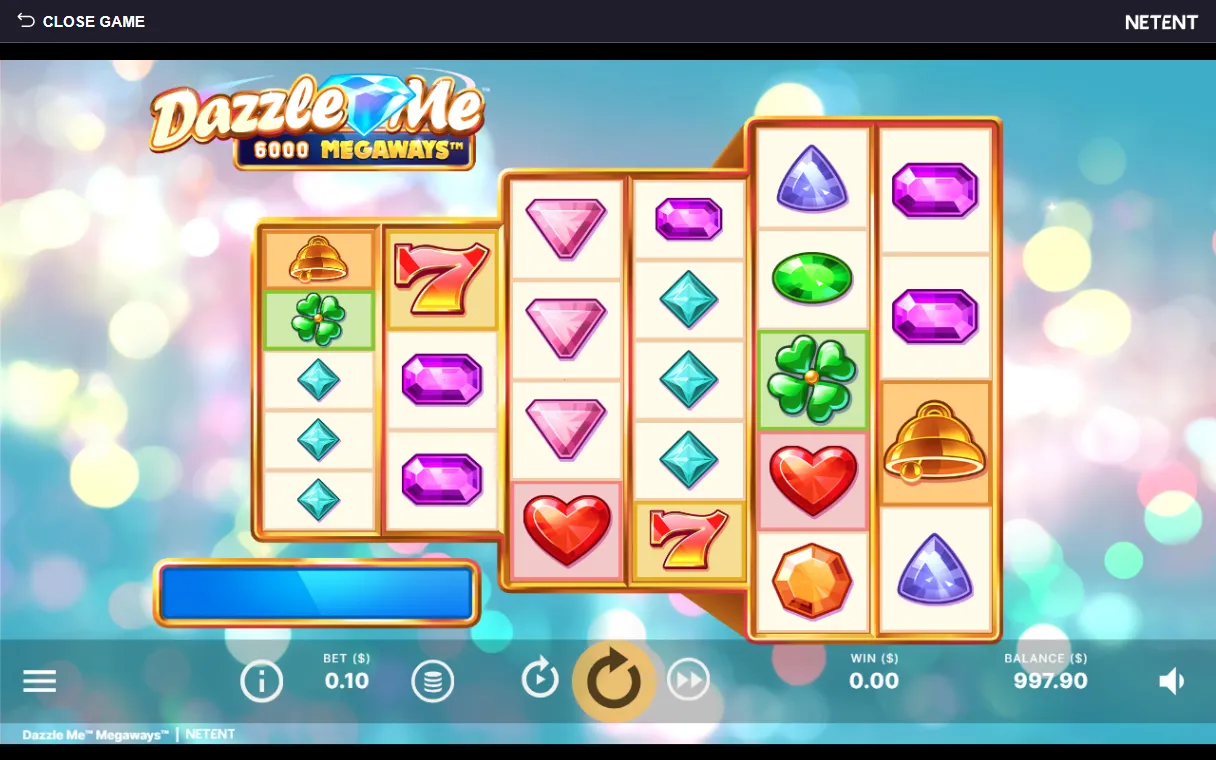
Task: Start autoplay mode
Action: 540,680
